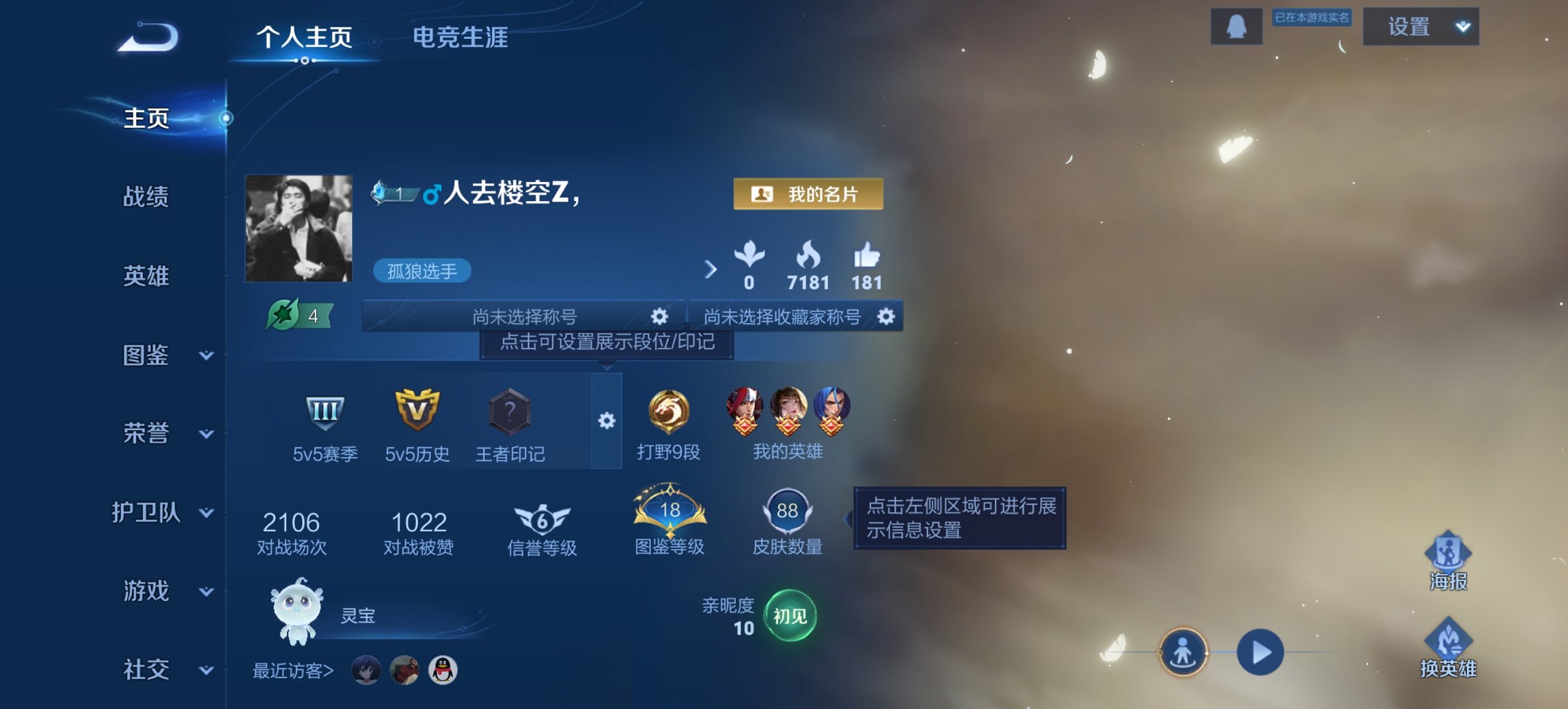Open gear to set 尚未选择称号 title

pyautogui.click(x=658, y=317)
